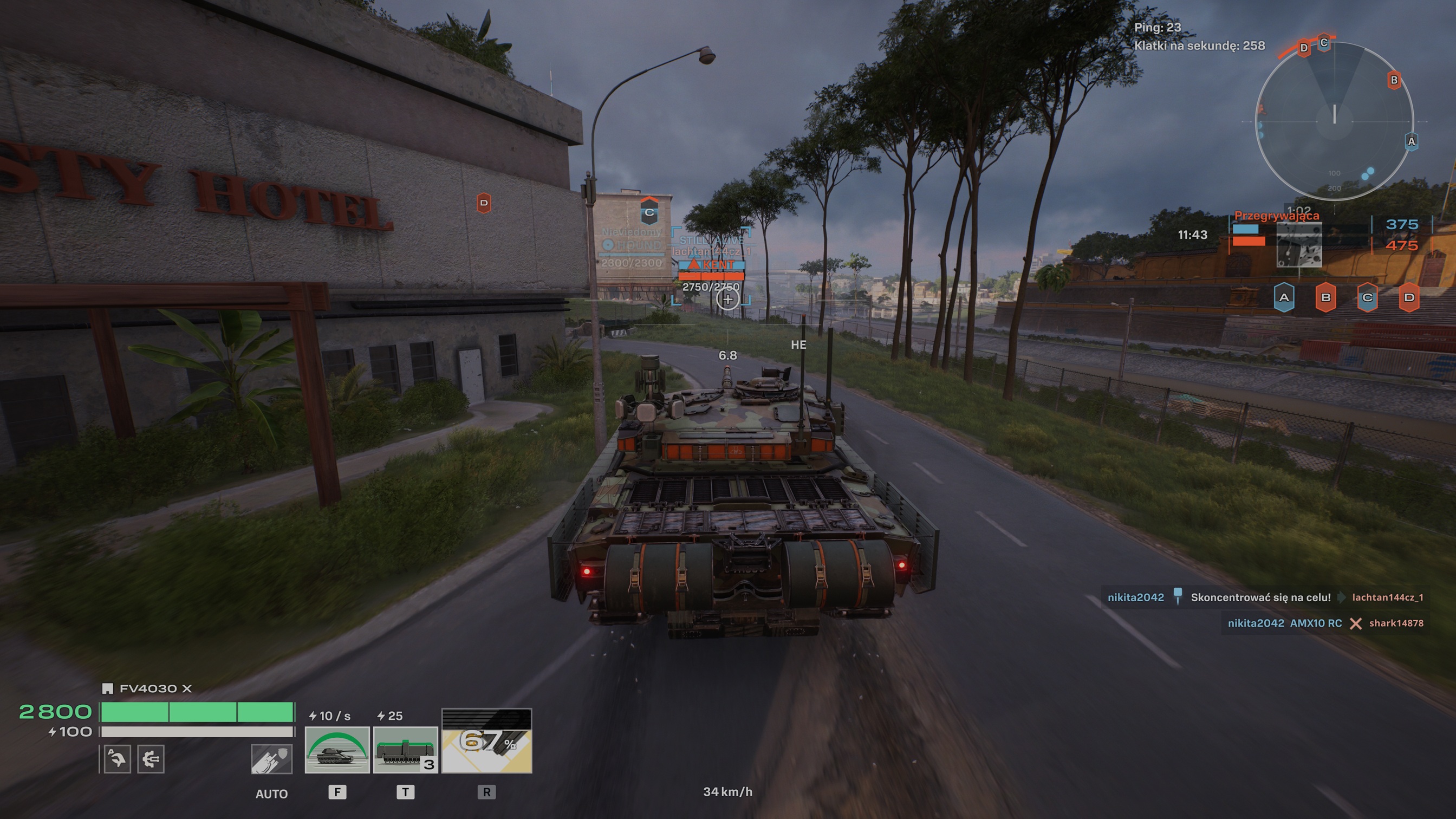This screenshot has height=819, width=1456.
Task: Click the A marker on the radar rim
Action: [x=1412, y=141]
